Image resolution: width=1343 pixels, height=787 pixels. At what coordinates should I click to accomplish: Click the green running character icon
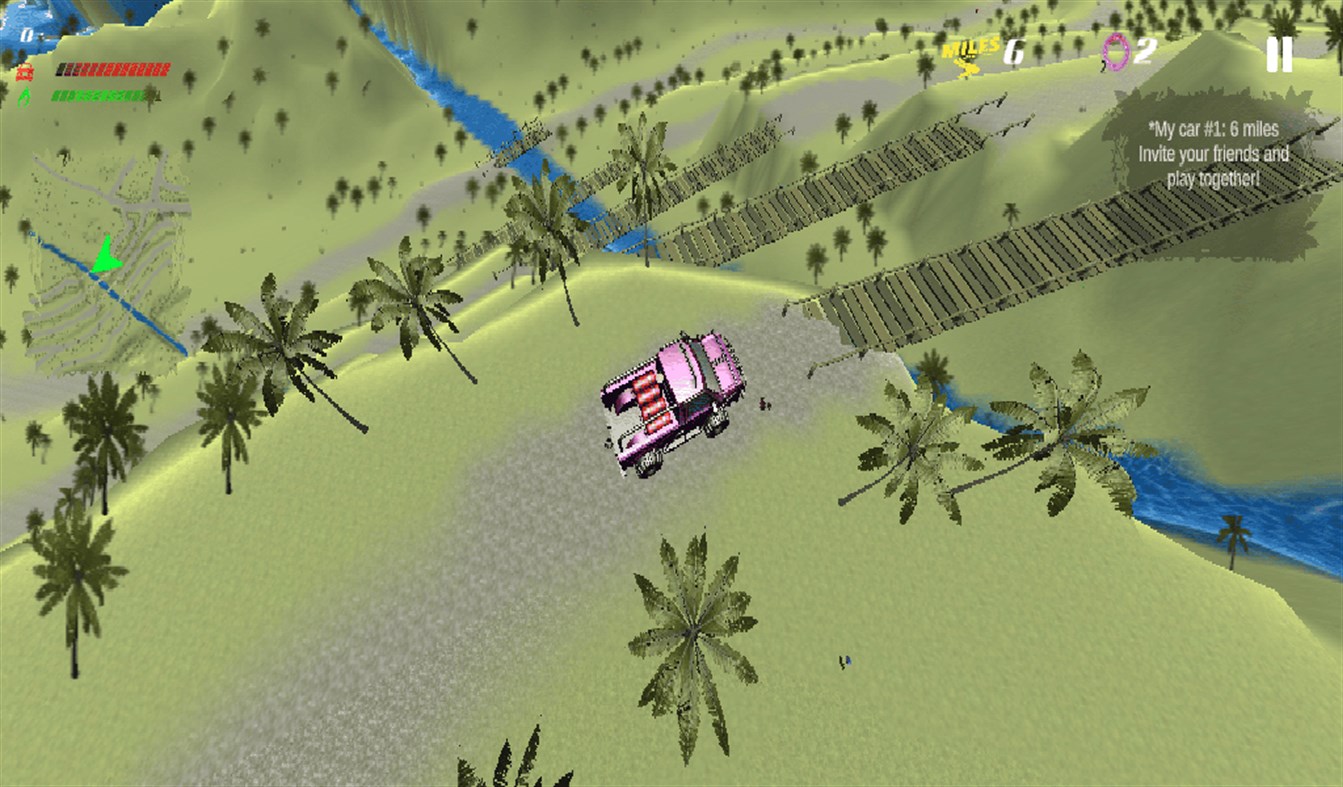click(23, 98)
